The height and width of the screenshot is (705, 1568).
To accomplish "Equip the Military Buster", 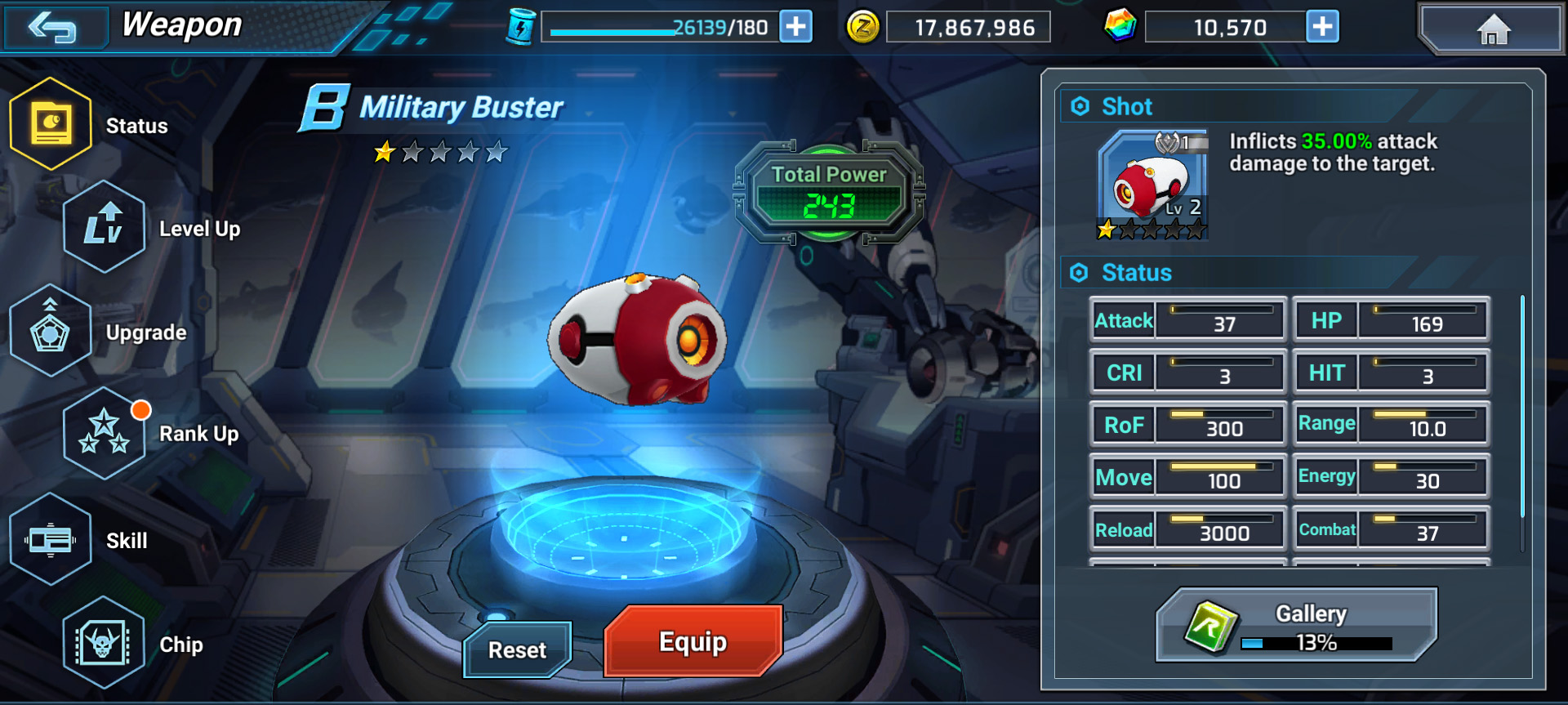I will click(x=693, y=642).
